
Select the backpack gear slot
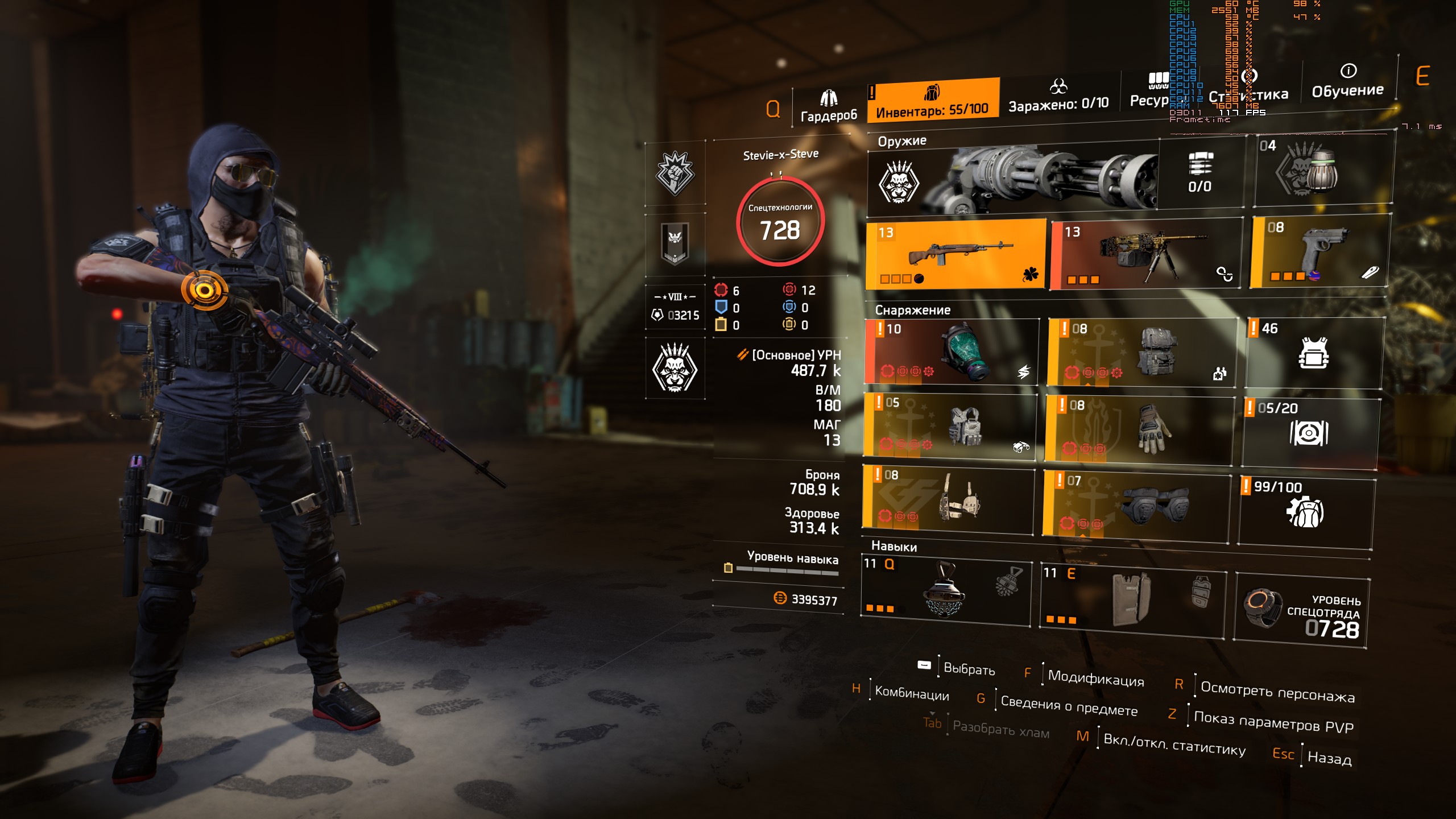click(x=1142, y=353)
